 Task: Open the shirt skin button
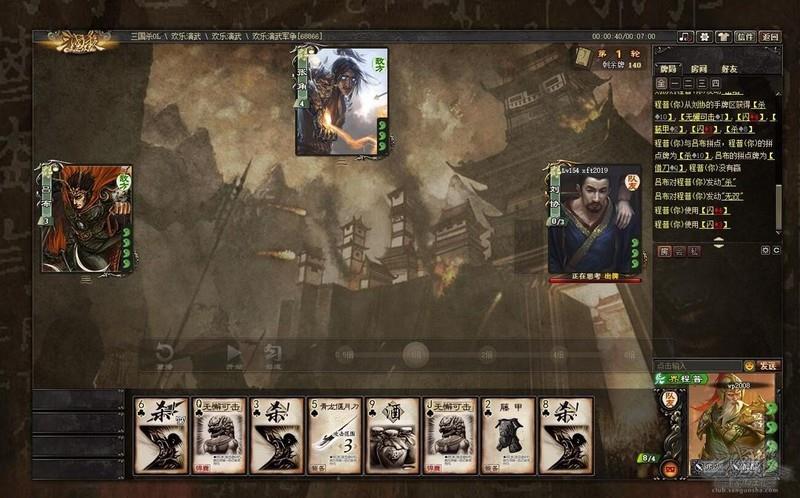723,36
